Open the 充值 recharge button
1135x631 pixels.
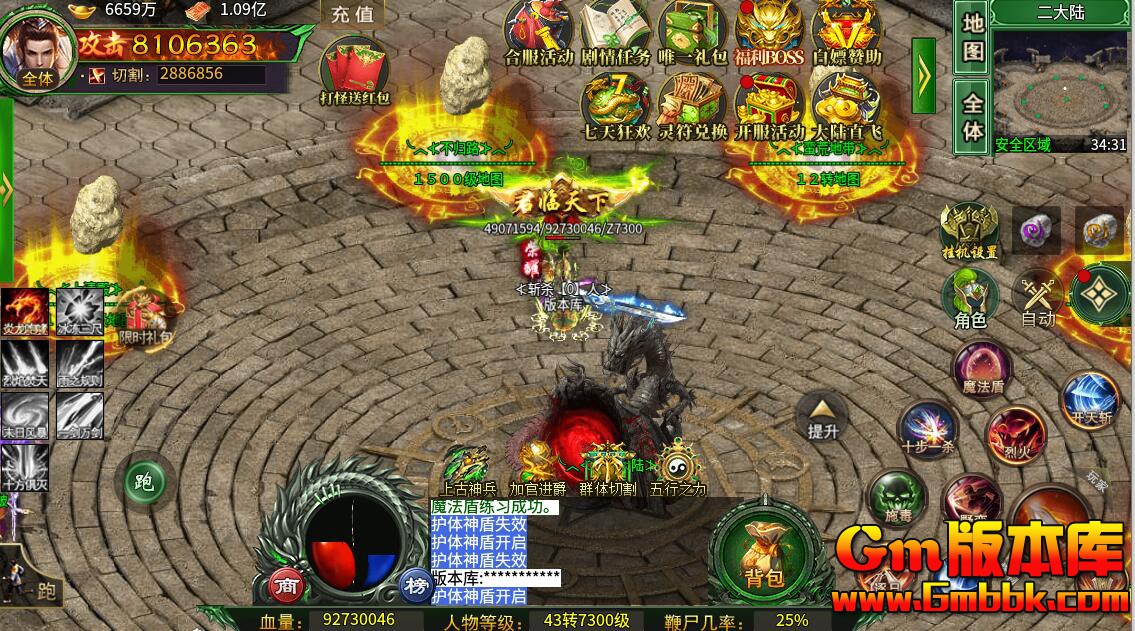(x=352, y=14)
